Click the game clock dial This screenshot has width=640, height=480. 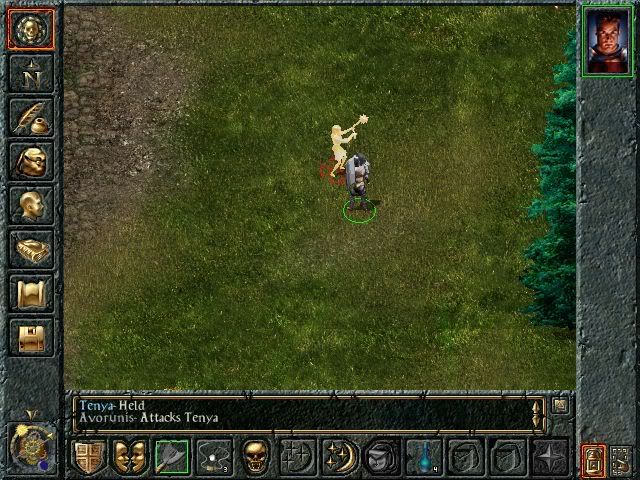(30, 445)
